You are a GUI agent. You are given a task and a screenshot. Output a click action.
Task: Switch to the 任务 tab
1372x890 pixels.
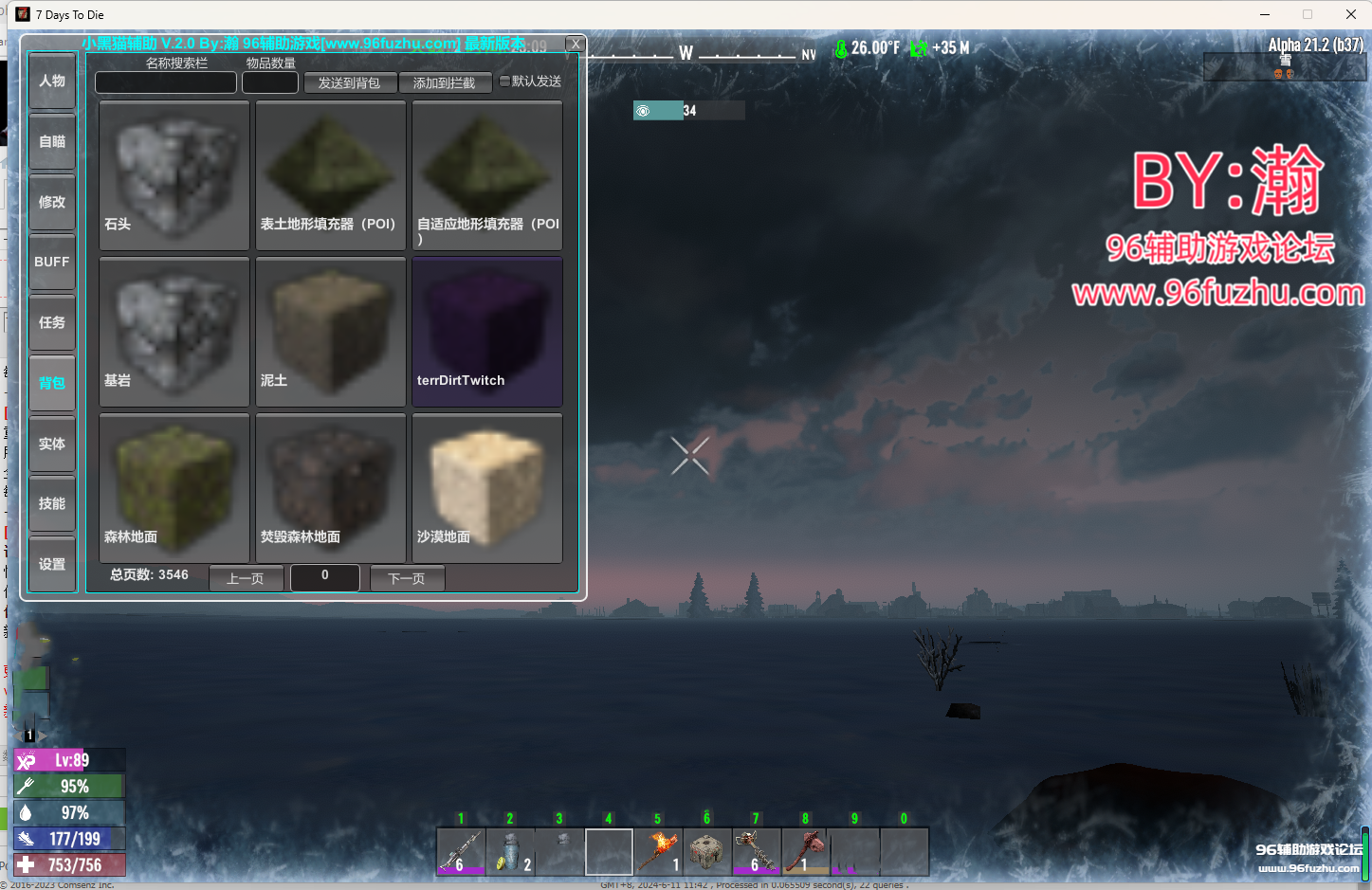pos(52,322)
